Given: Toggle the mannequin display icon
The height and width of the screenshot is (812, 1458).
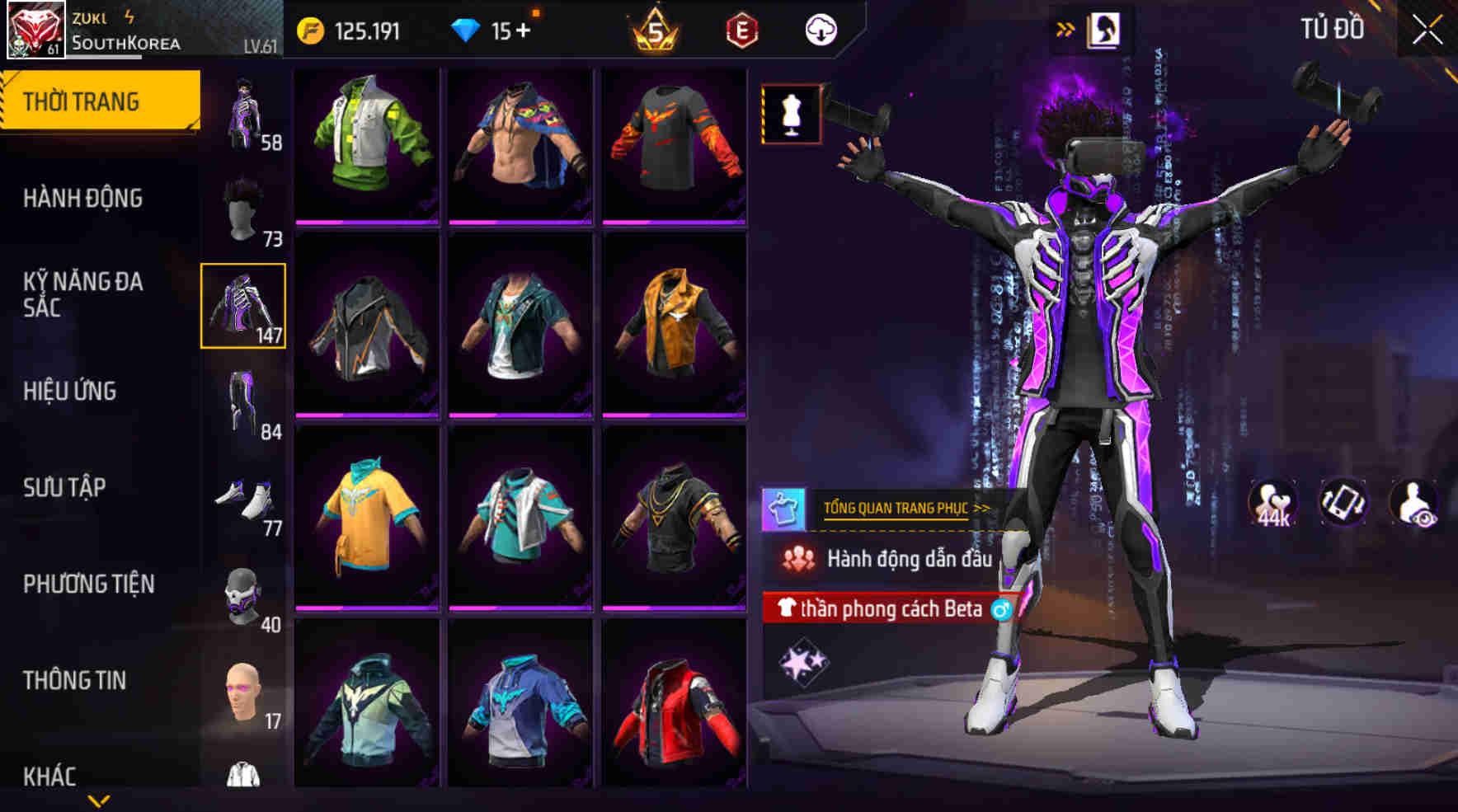Looking at the screenshot, I should pos(791,114).
